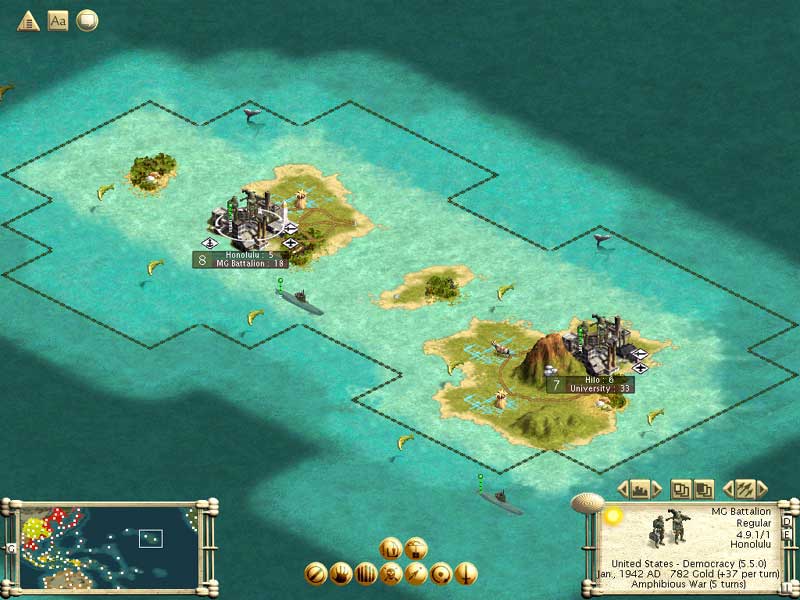Open the city skyline button
800x600 pixels.
tap(640, 489)
